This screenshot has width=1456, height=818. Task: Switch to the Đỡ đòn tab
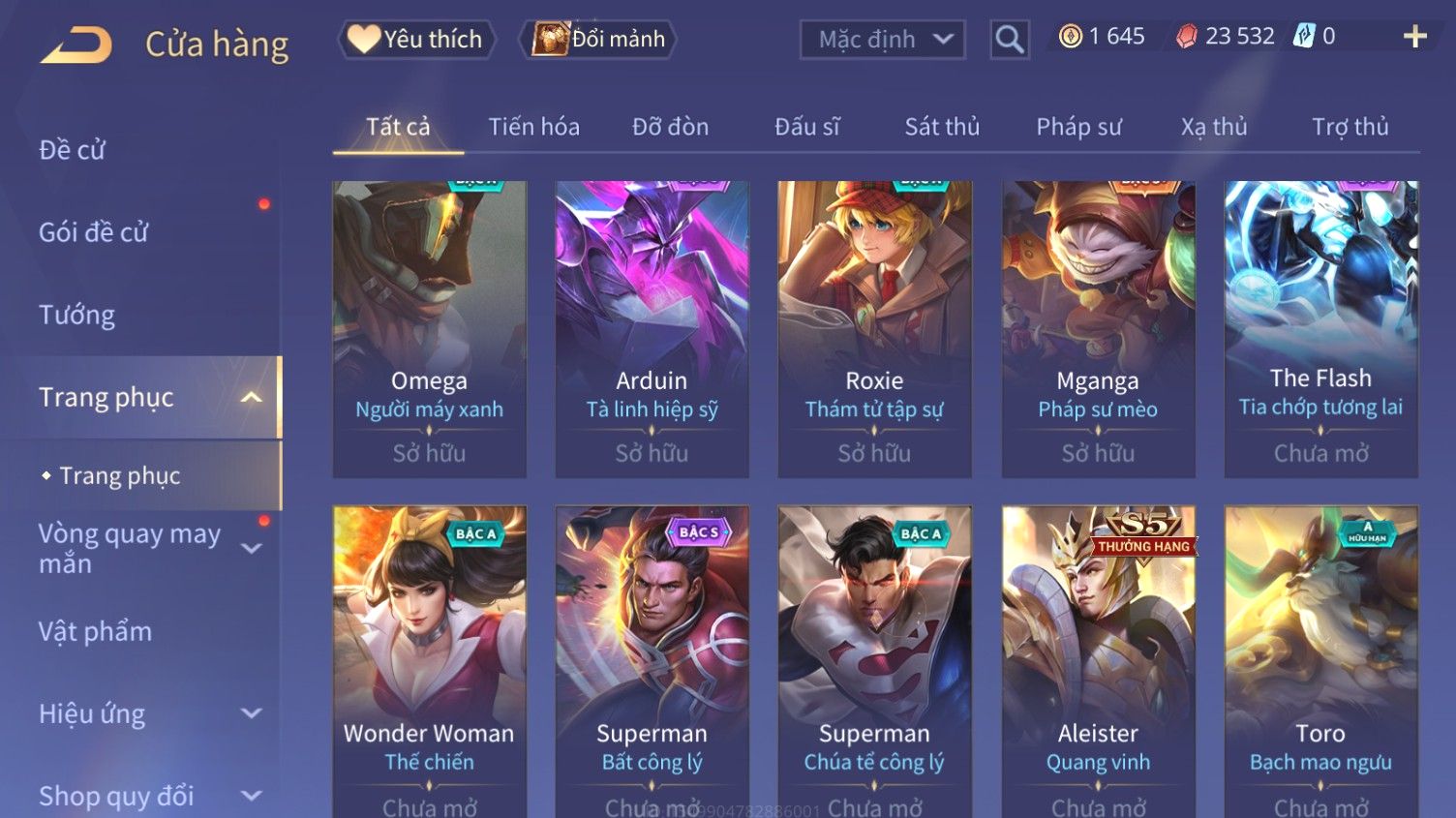click(x=670, y=127)
